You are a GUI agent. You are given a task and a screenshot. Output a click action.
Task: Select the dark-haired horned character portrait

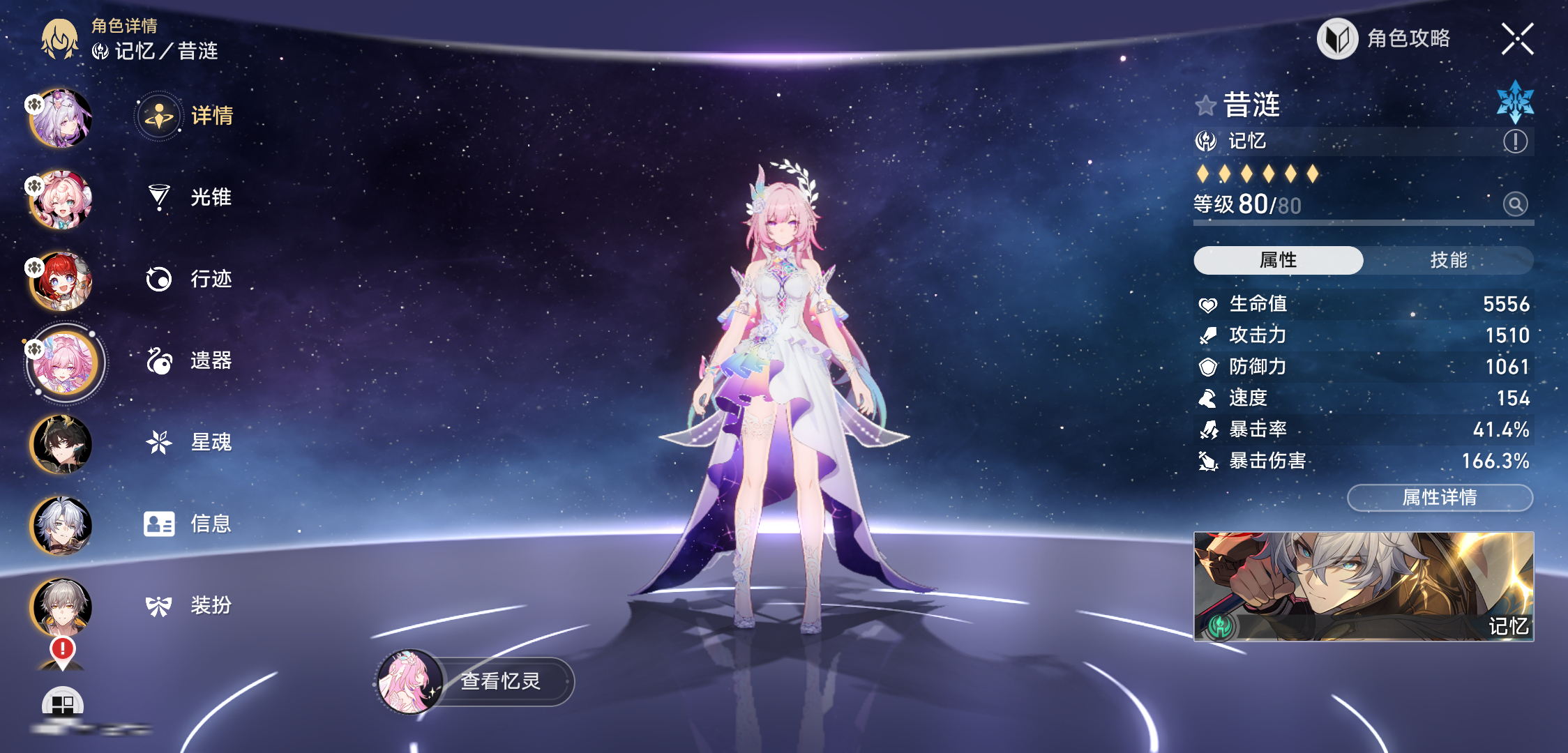(x=61, y=444)
